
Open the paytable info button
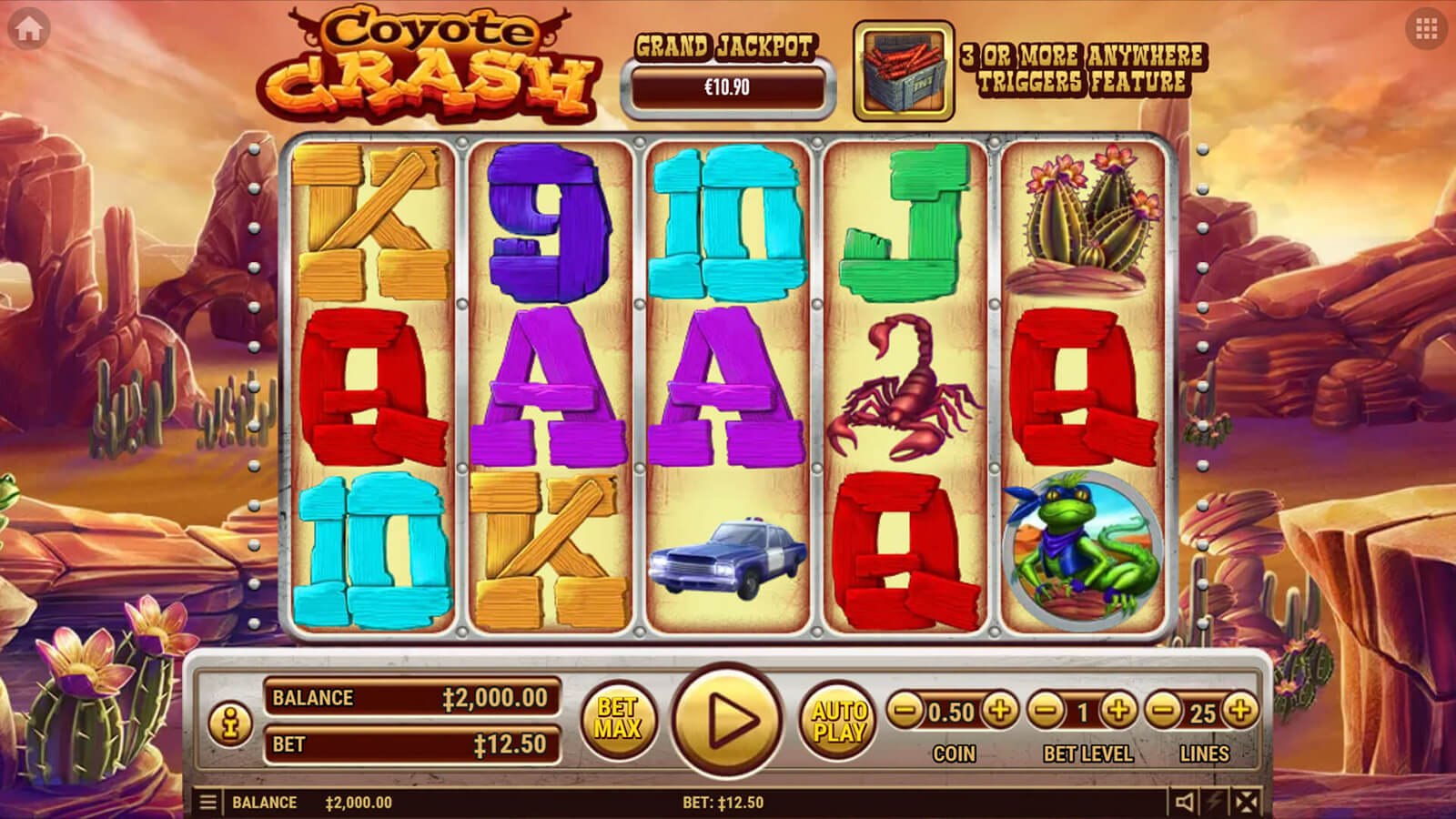229,723
